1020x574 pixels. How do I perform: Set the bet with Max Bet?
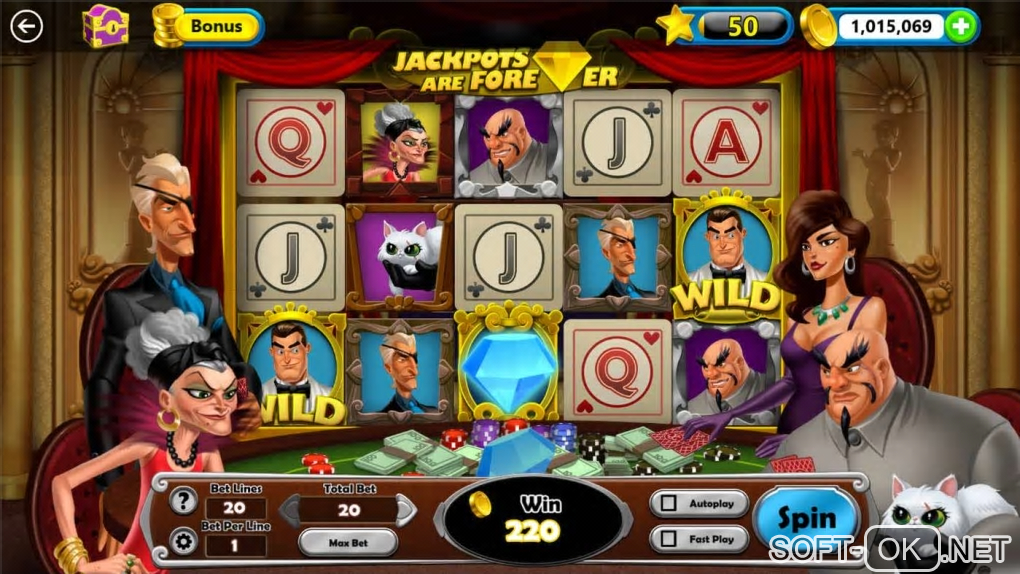347,543
